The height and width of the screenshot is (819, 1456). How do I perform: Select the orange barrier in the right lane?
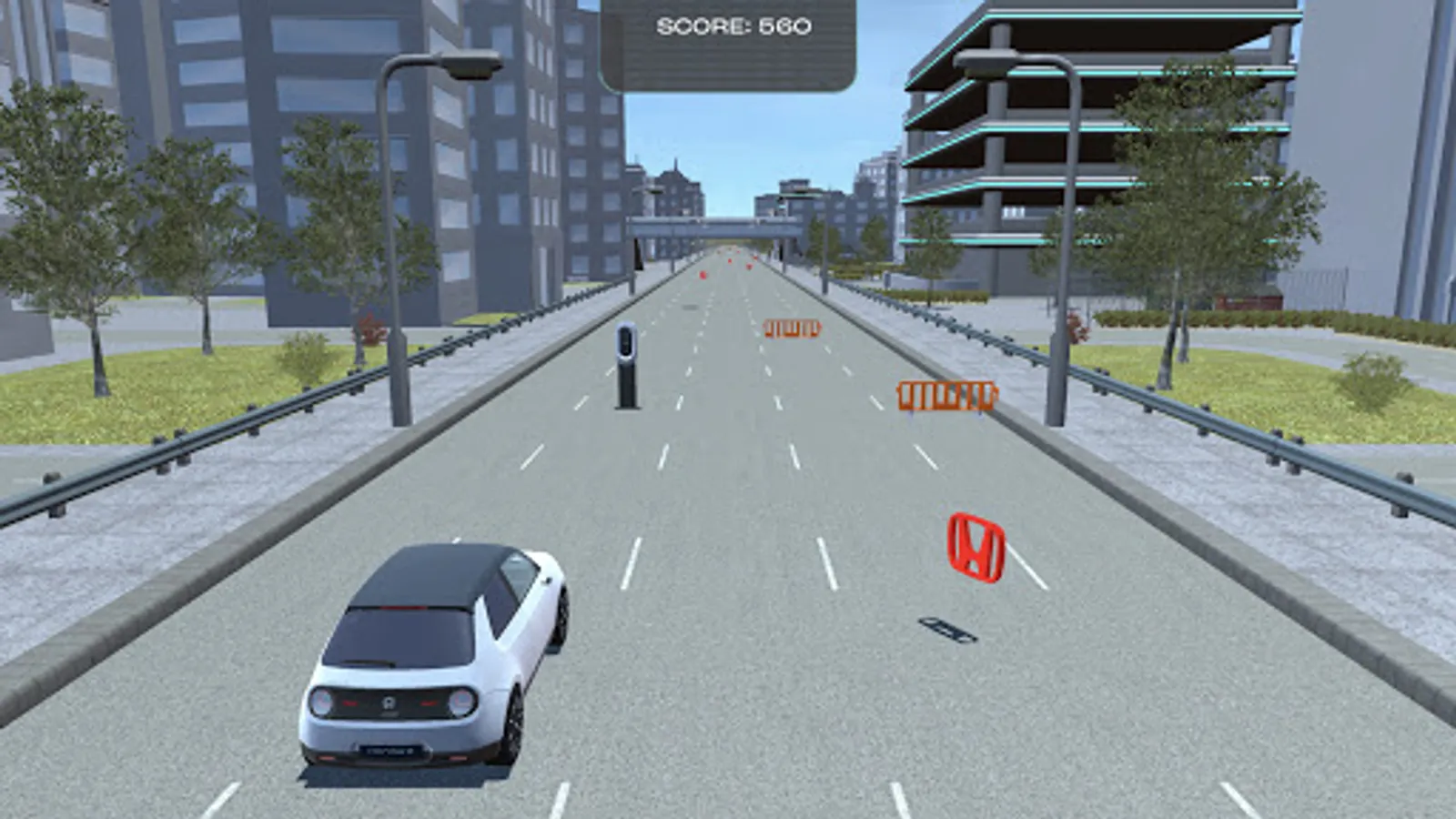pyautogui.click(x=946, y=396)
